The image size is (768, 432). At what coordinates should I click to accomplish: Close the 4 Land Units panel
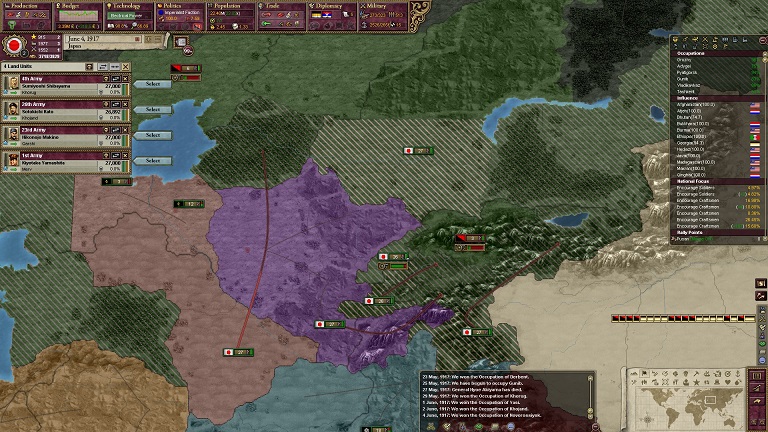(125, 66)
